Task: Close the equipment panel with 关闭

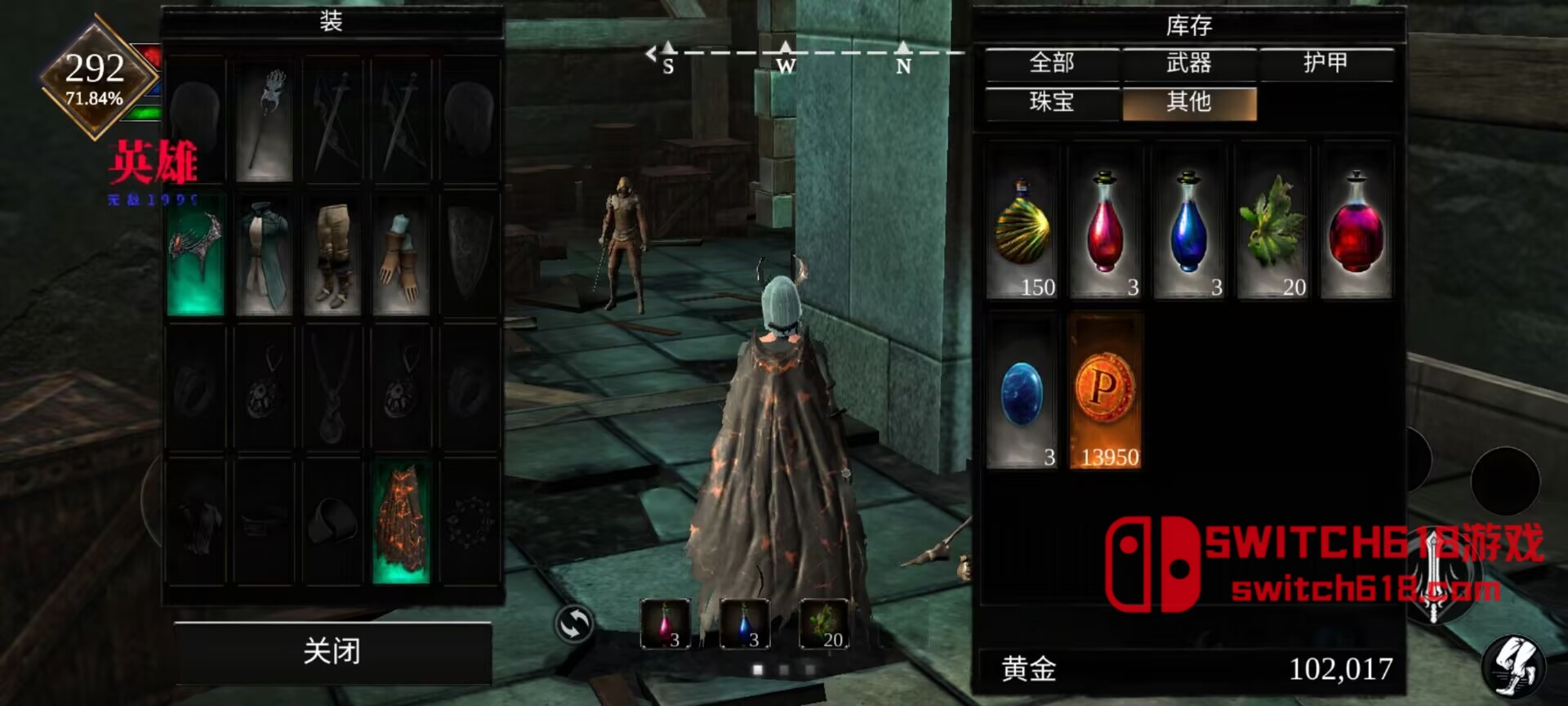Action: click(x=332, y=651)
